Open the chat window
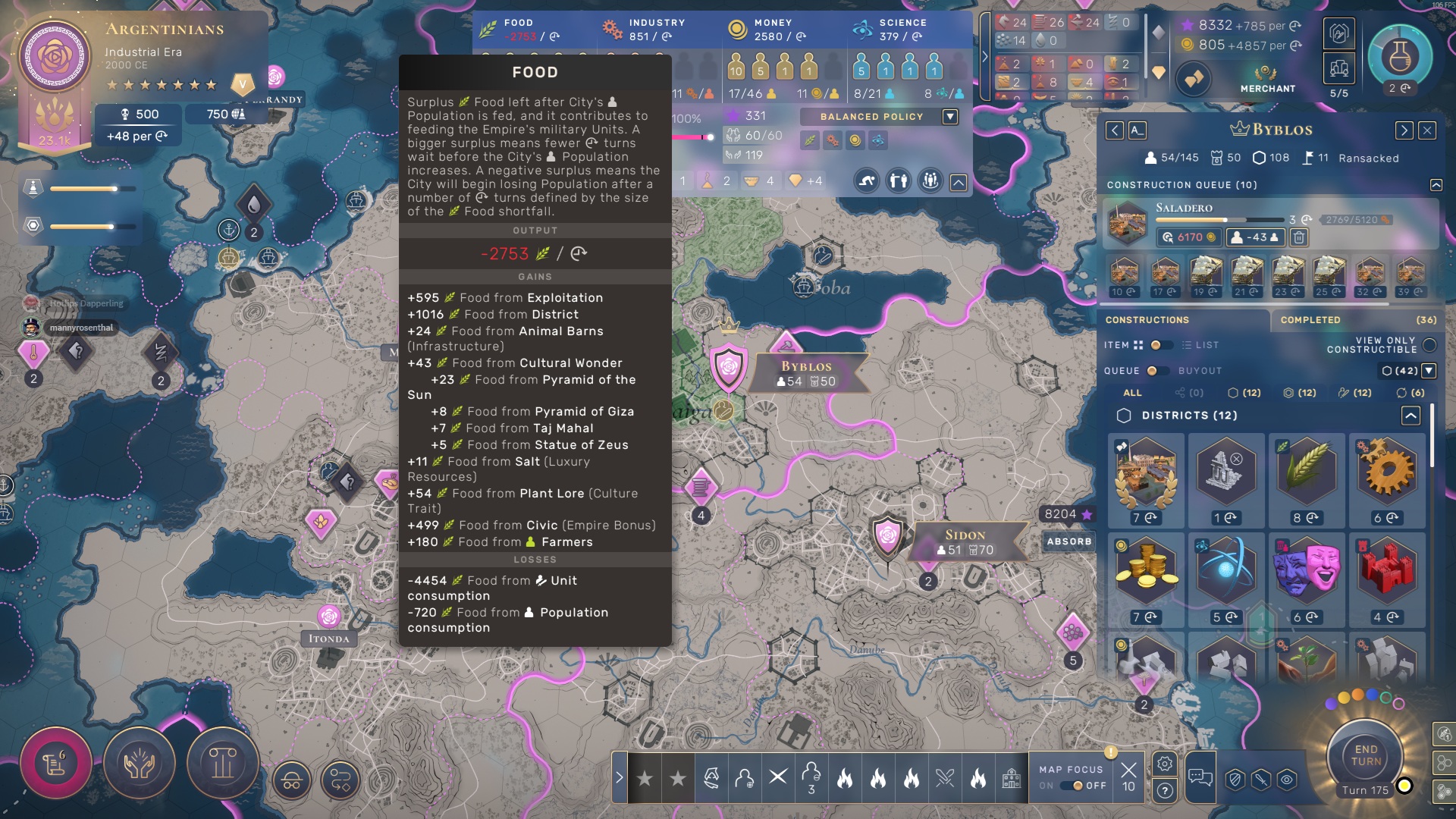1456x819 pixels. coord(1200,777)
